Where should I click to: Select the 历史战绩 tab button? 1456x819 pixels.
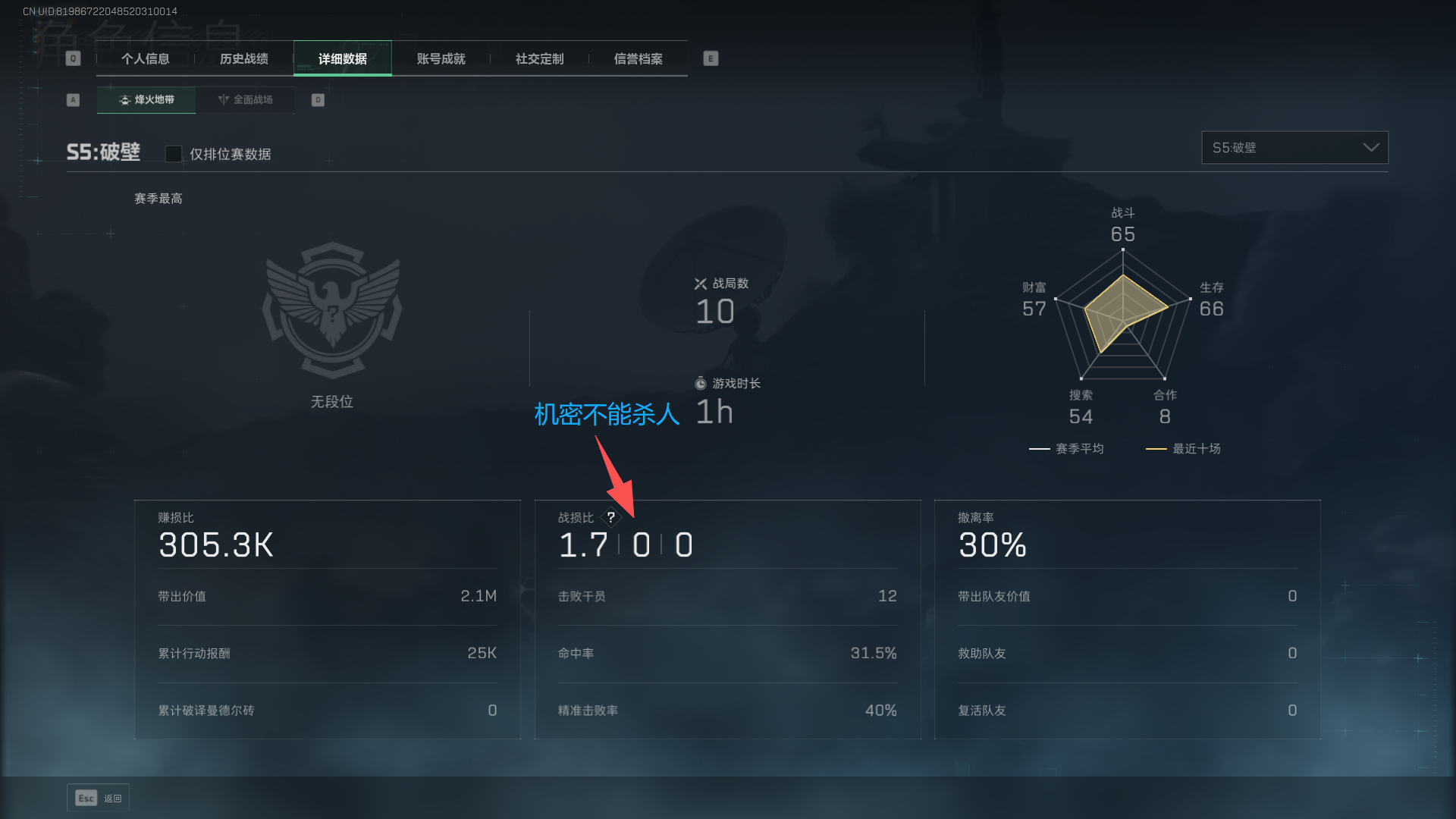click(243, 58)
